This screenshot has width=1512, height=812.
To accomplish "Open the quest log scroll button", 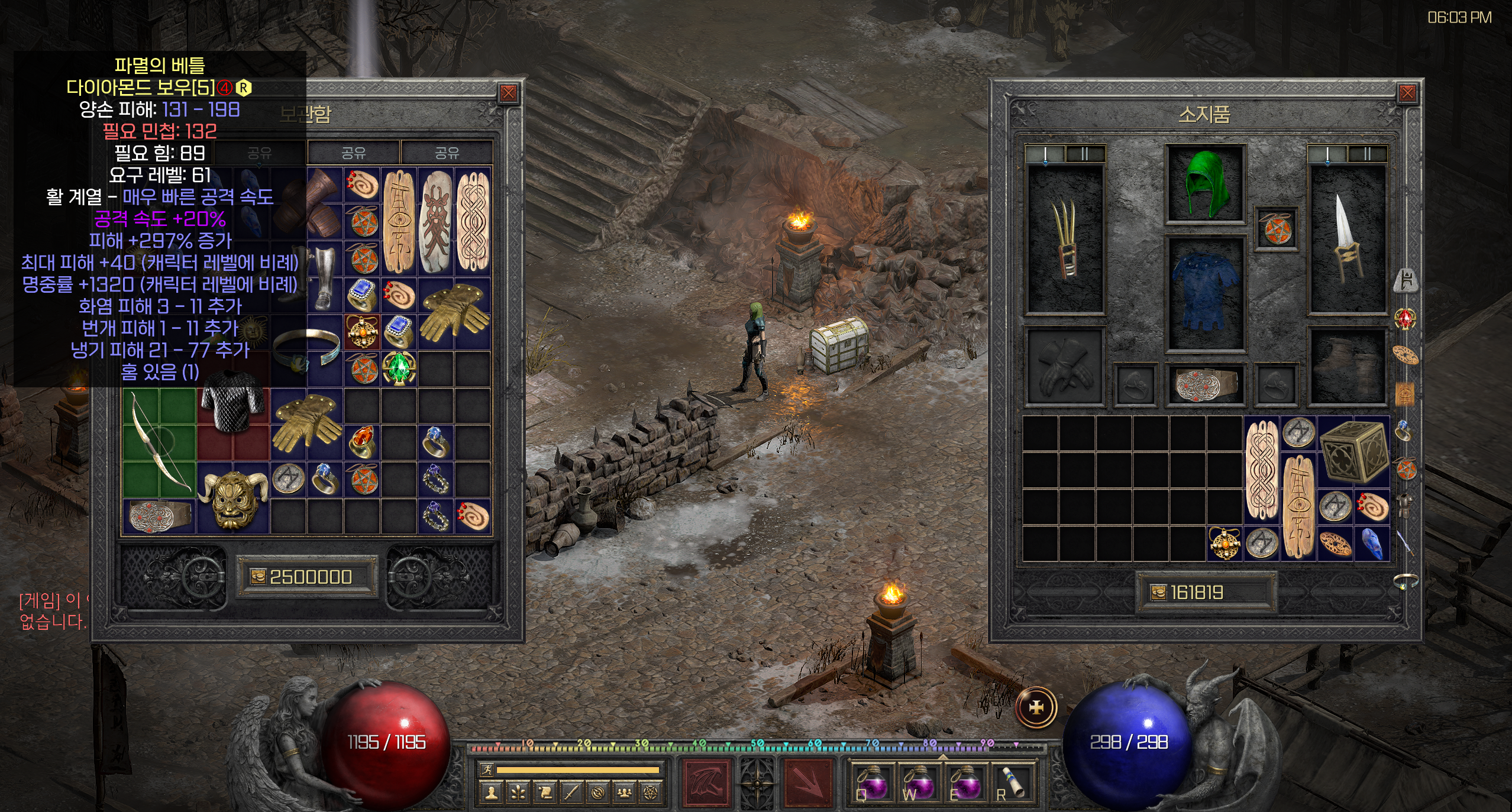I will tap(545, 793).
